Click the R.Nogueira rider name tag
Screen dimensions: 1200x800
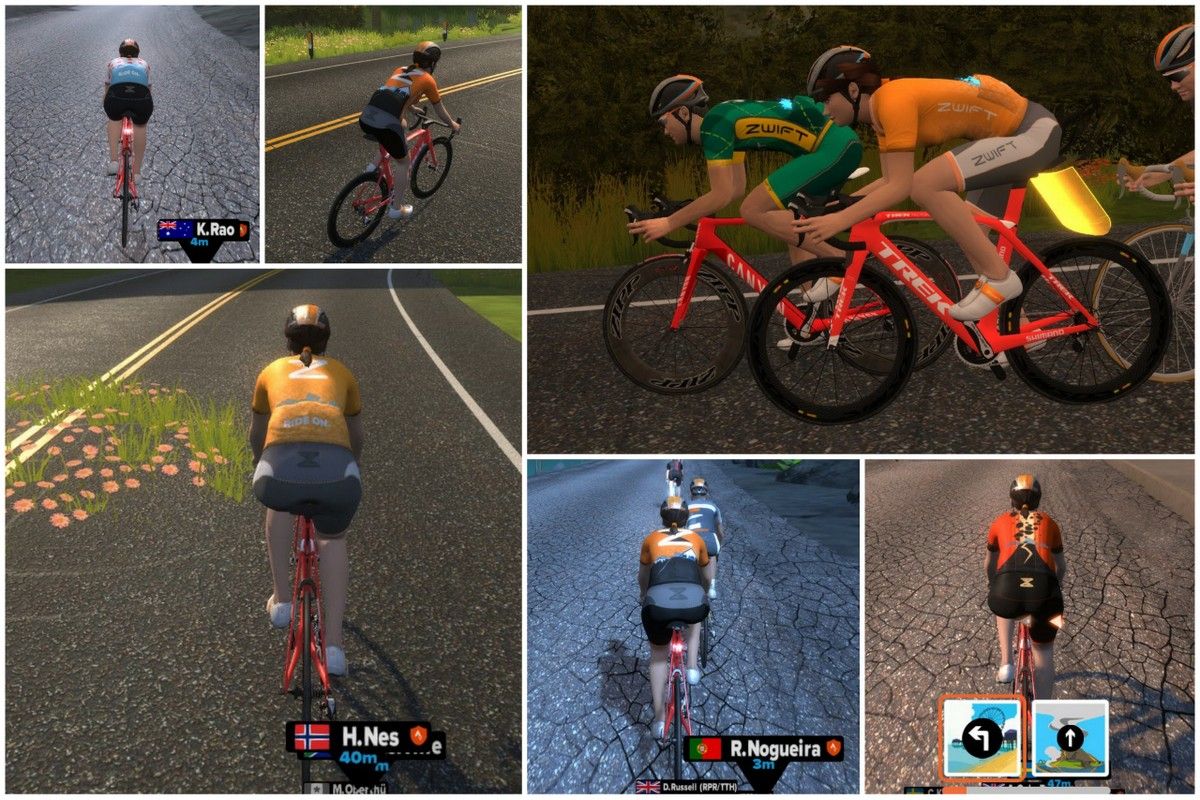[764, 748]
